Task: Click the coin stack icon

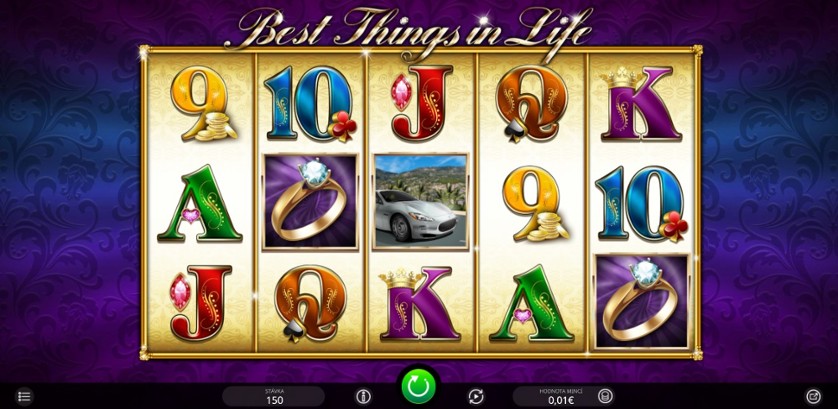Action: click(x=605, y=397)
